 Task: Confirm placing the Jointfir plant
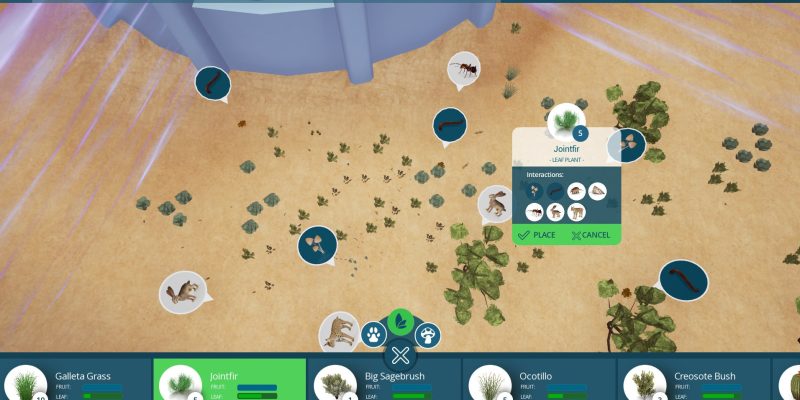(x=536, y=235)
